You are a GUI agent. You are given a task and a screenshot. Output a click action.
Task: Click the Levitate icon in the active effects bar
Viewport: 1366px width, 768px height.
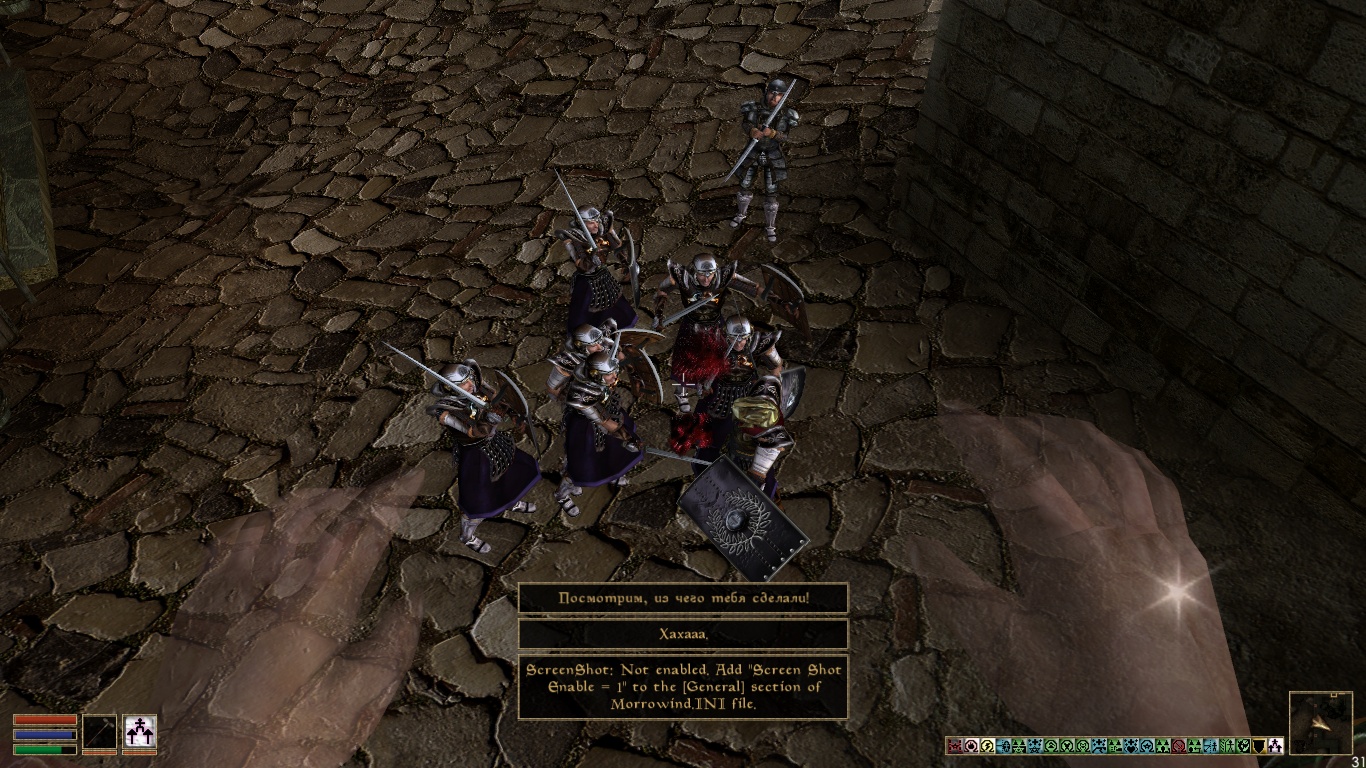[1275, 746]
